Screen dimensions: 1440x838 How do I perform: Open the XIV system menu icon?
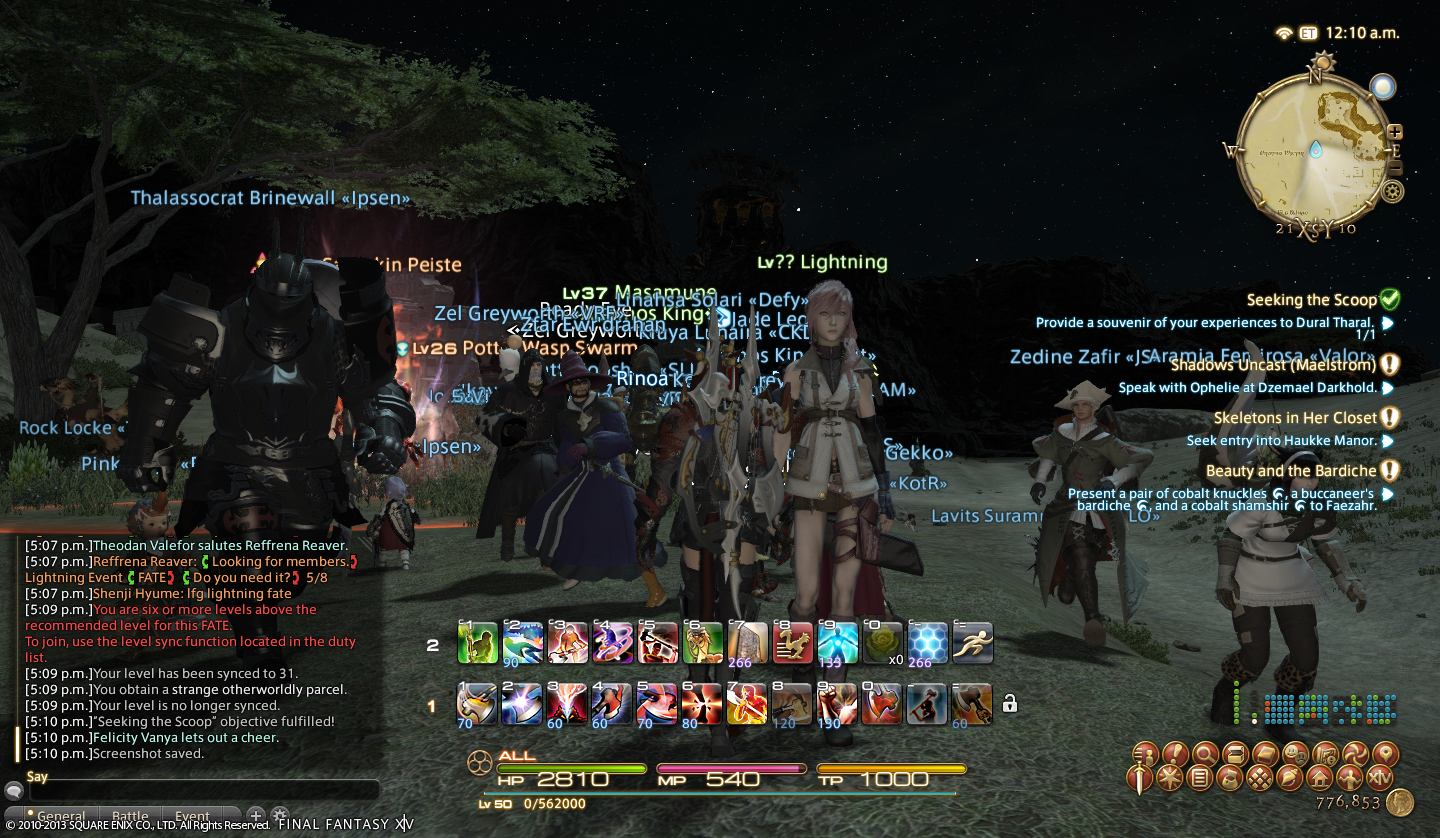(x=1380, y=777)
